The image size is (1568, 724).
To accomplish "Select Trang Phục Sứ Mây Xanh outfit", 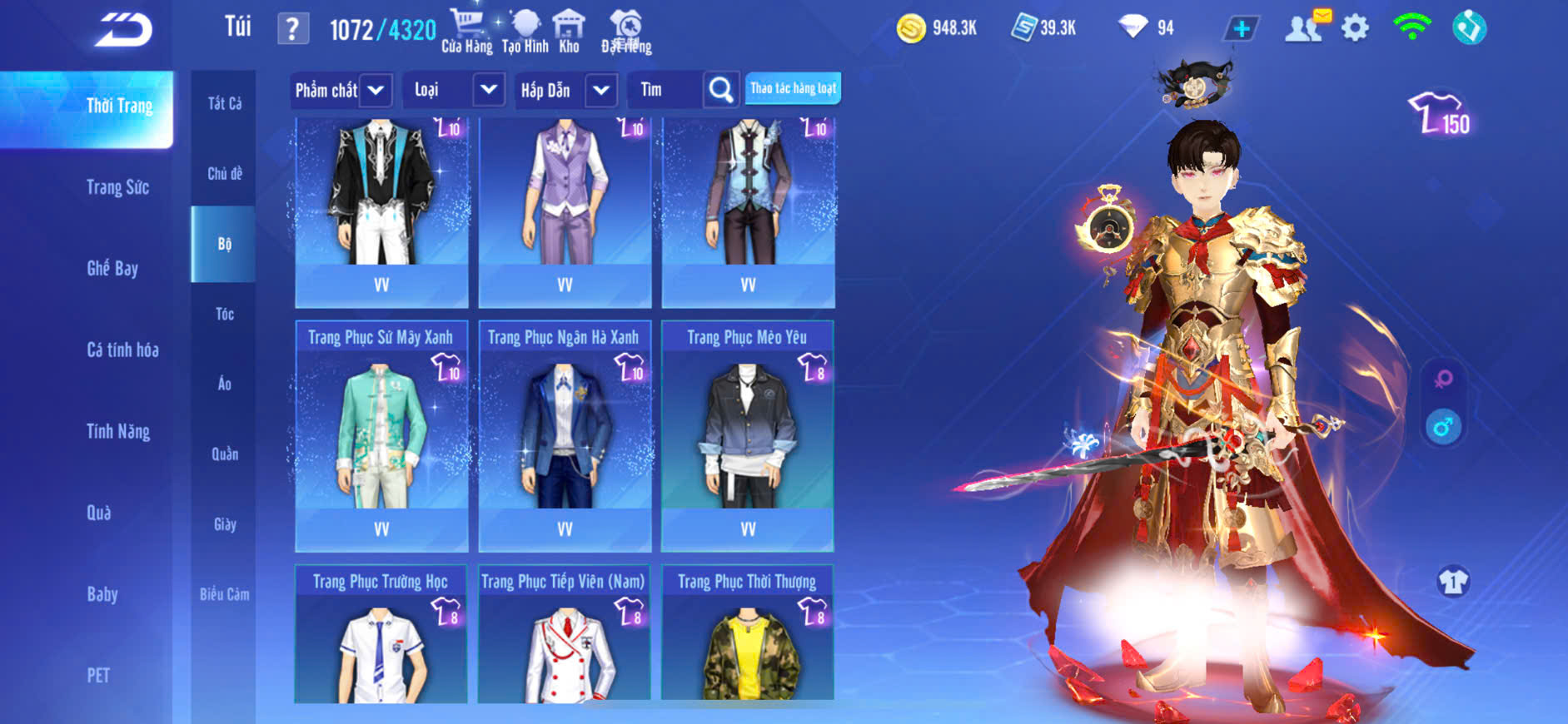I will (381, 434).
